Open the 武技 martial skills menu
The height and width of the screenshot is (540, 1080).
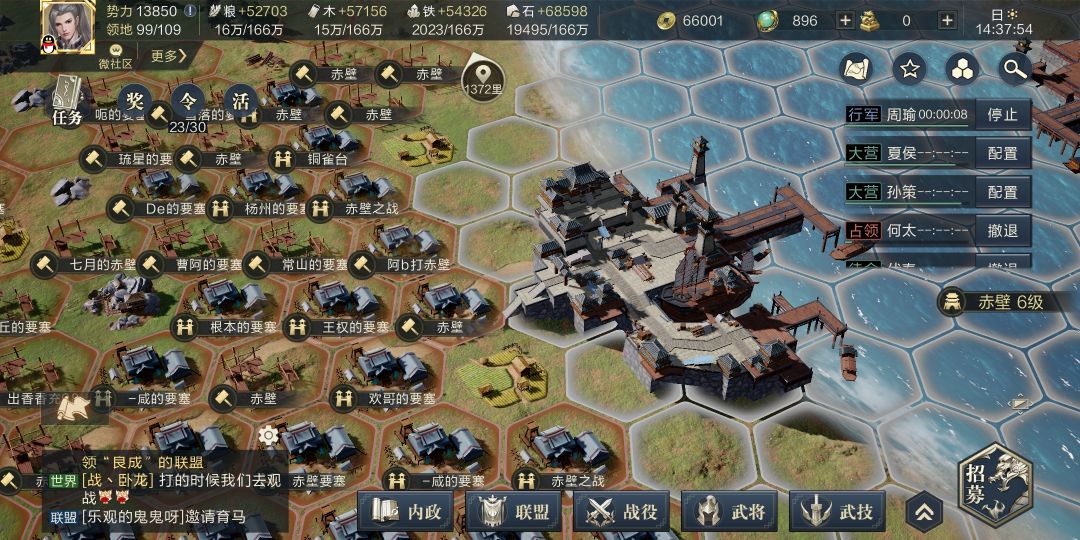point(840,511)
